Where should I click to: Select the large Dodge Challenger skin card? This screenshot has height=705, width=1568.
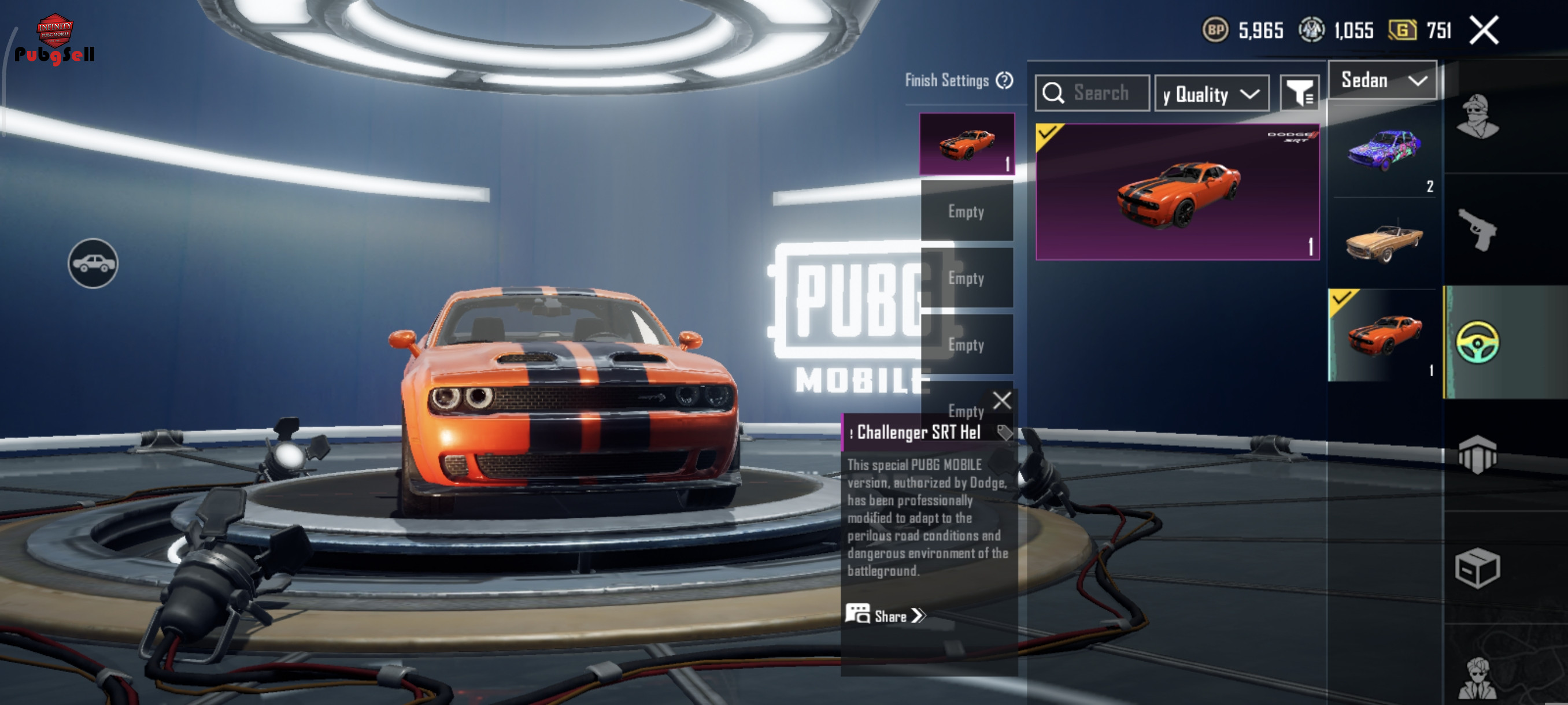(1177, 192)
